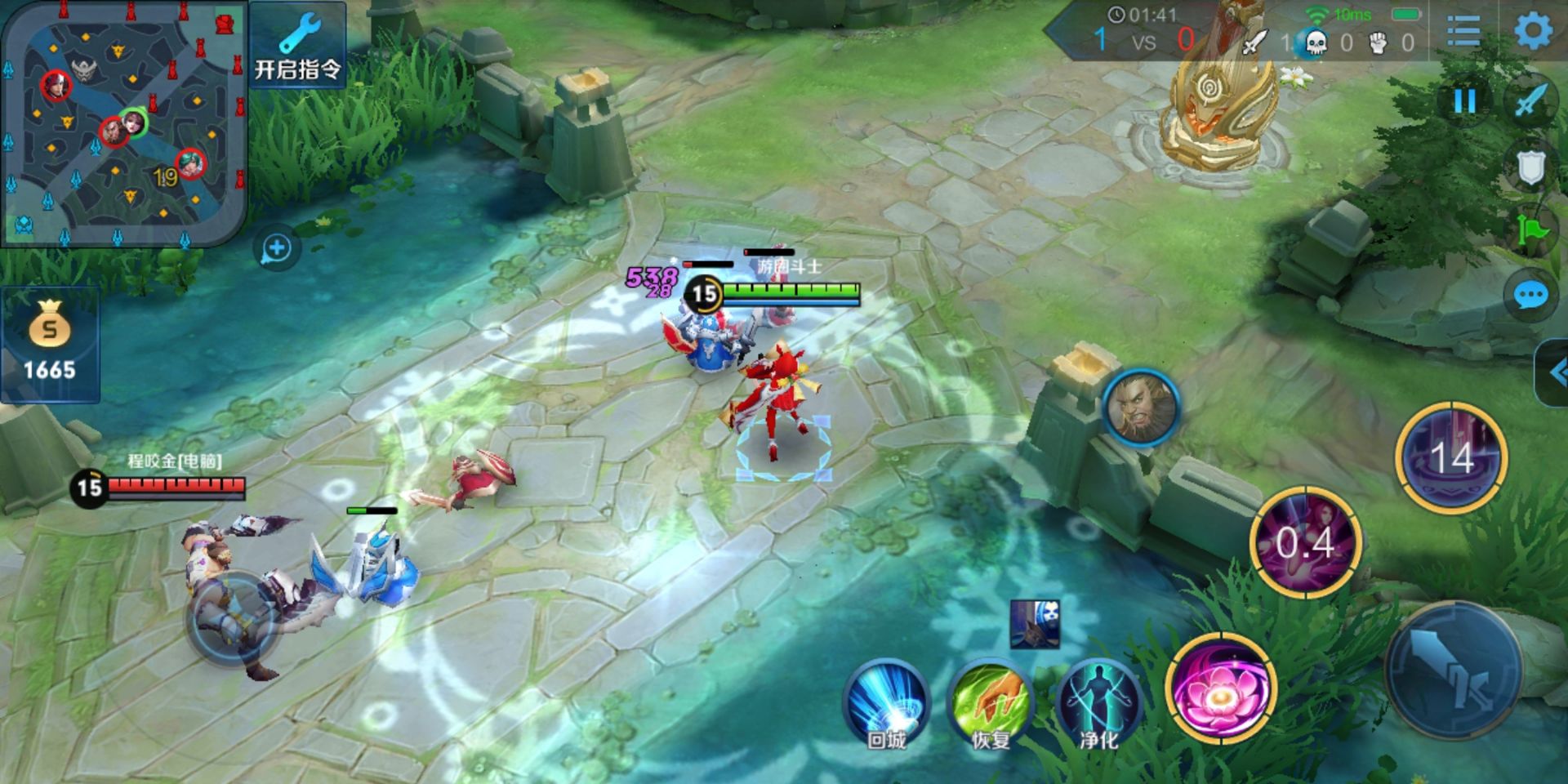
Task: Cast the 净化 purify spell
Action: pyautogui.click(x=1098, y=704)
